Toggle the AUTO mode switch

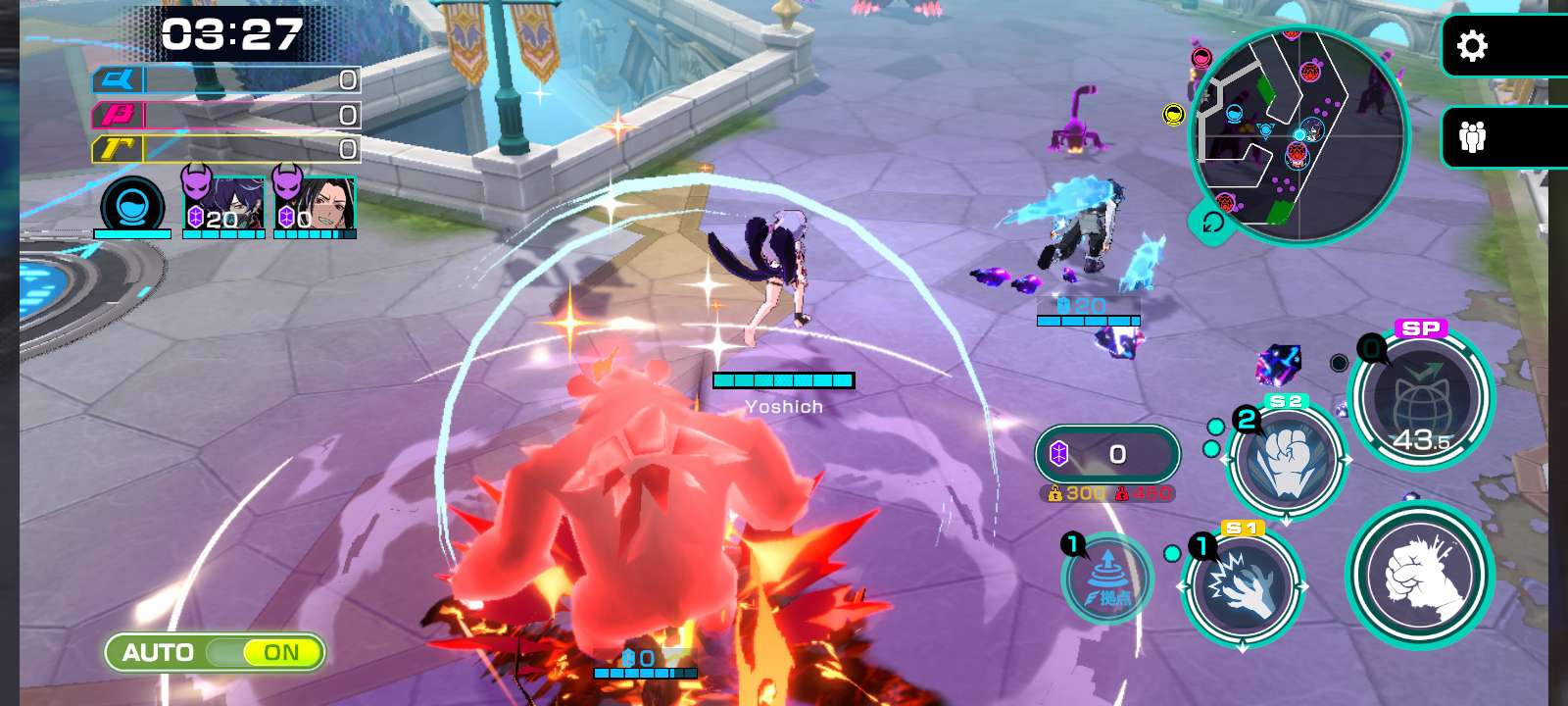[x=215, y=652]
